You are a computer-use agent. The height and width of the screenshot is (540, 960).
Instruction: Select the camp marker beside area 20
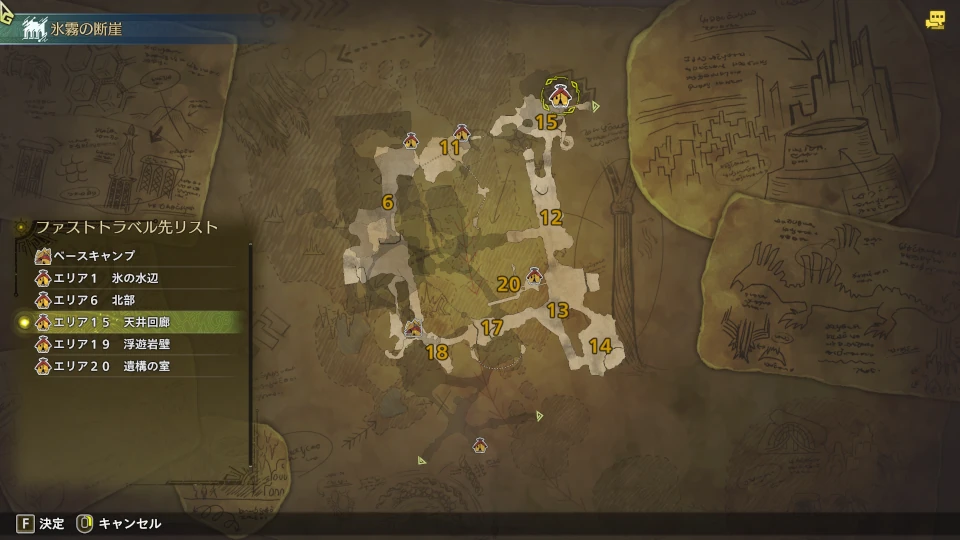534,274
